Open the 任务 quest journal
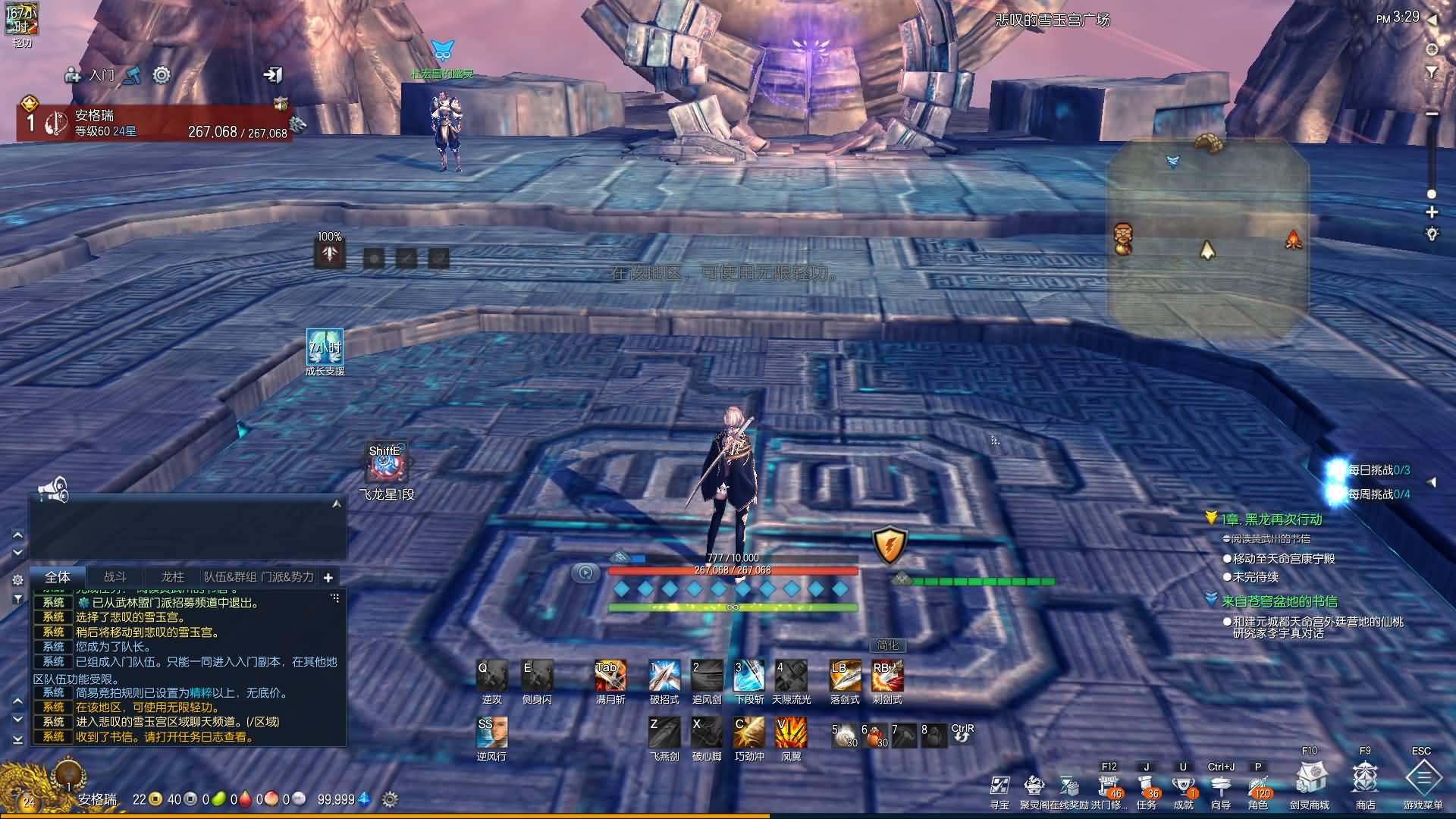The width and height of the screenshot is (1456, 819). (x=1146, y=786)
